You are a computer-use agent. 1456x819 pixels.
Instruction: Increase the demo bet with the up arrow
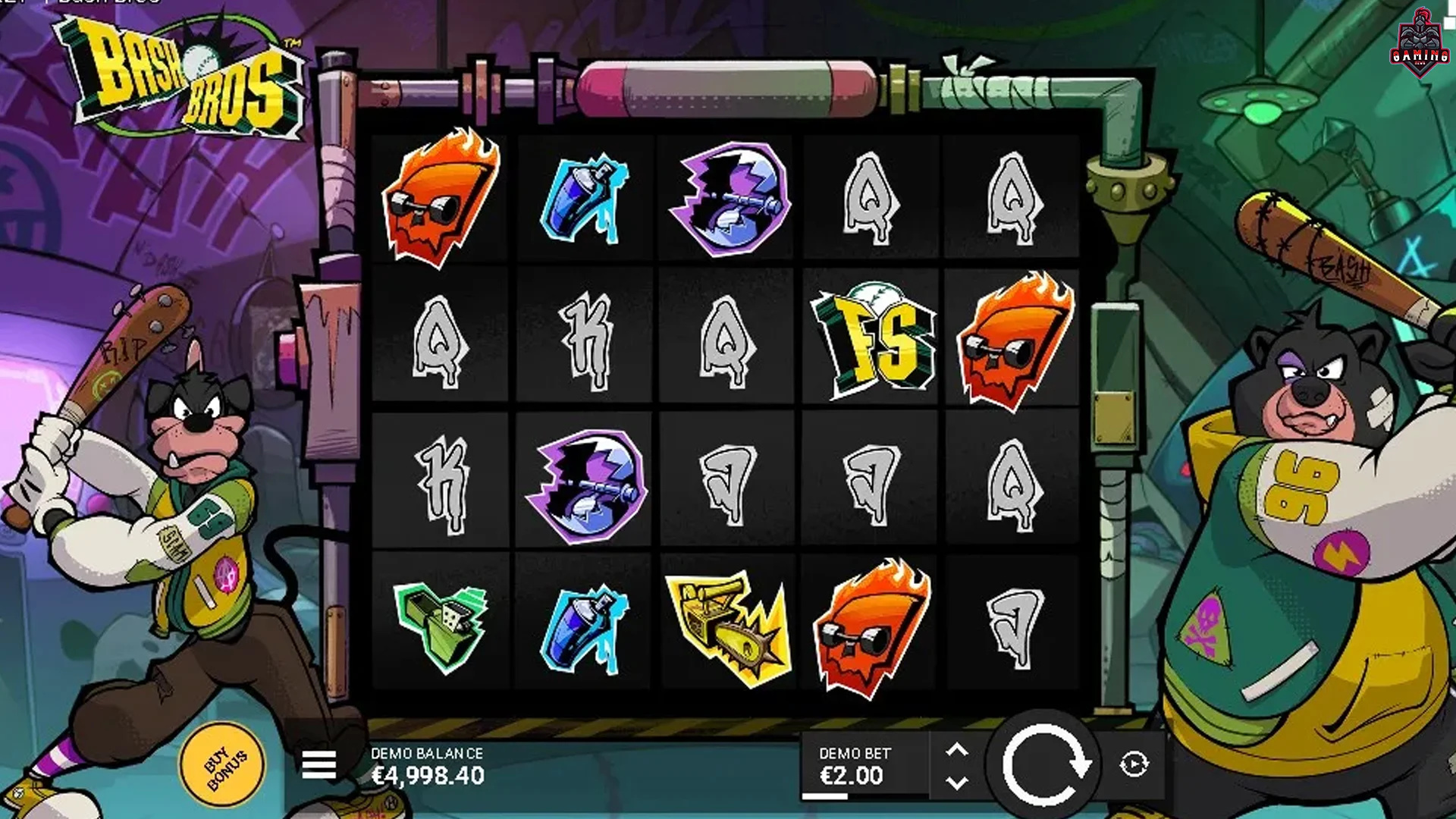click(957, 750)
